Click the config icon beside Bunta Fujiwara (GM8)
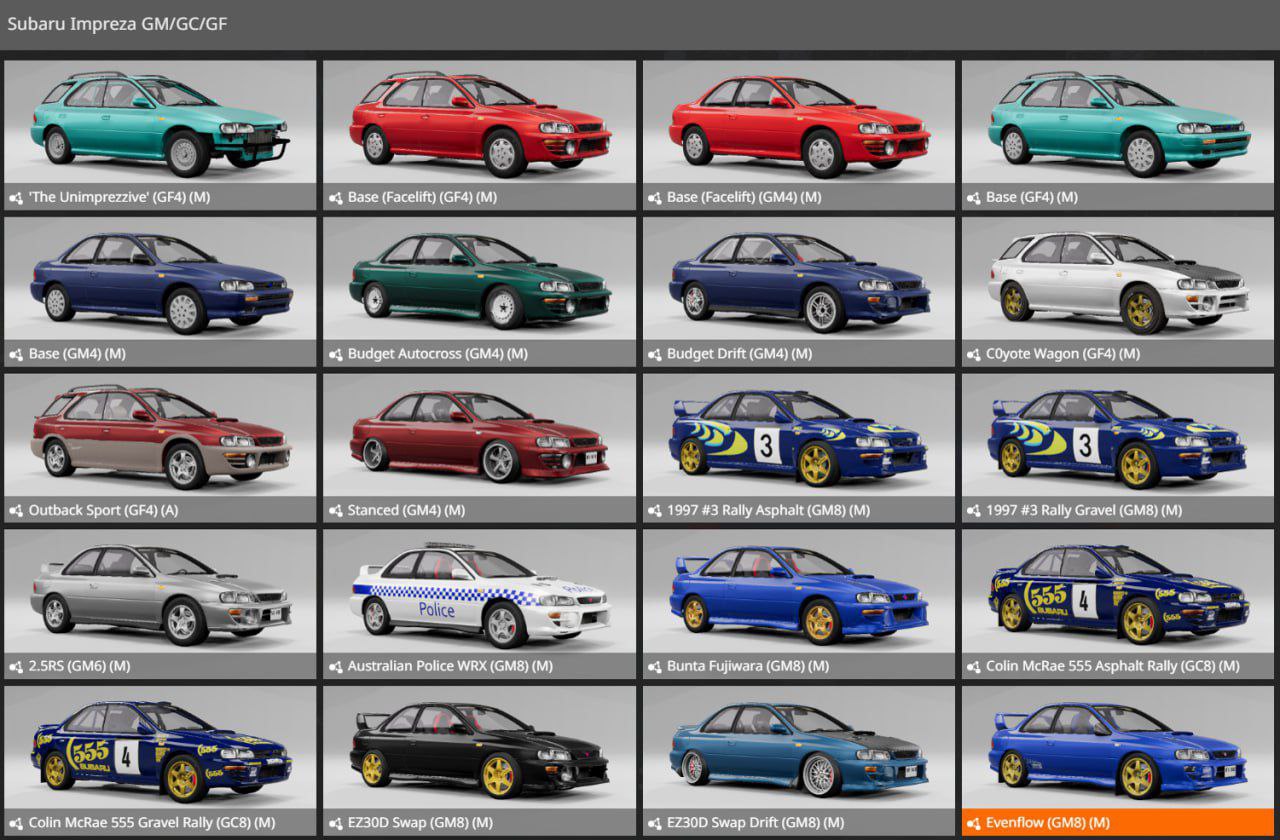 point(654,665)
